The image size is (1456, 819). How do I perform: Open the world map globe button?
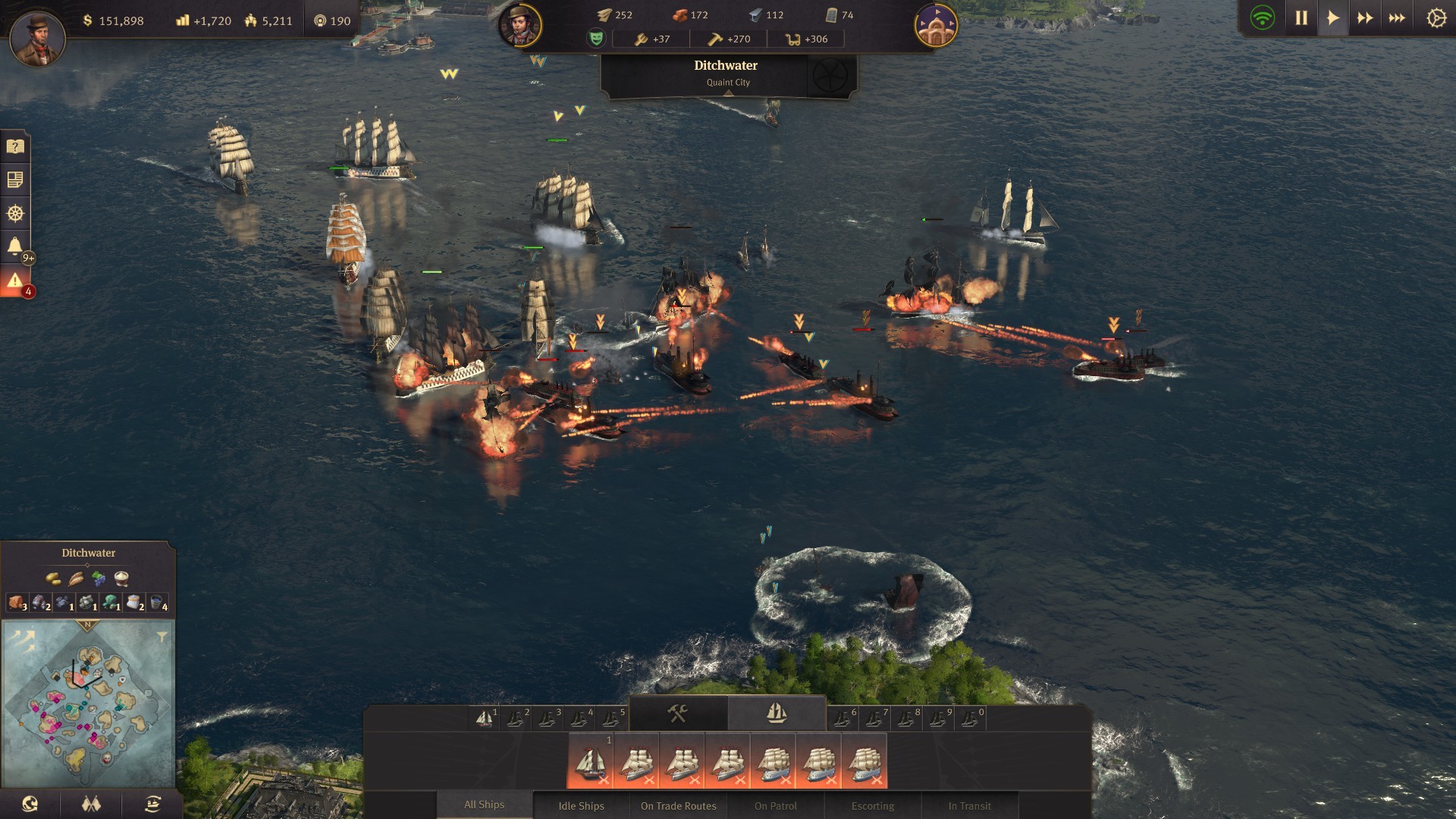[x=30, y=804]
